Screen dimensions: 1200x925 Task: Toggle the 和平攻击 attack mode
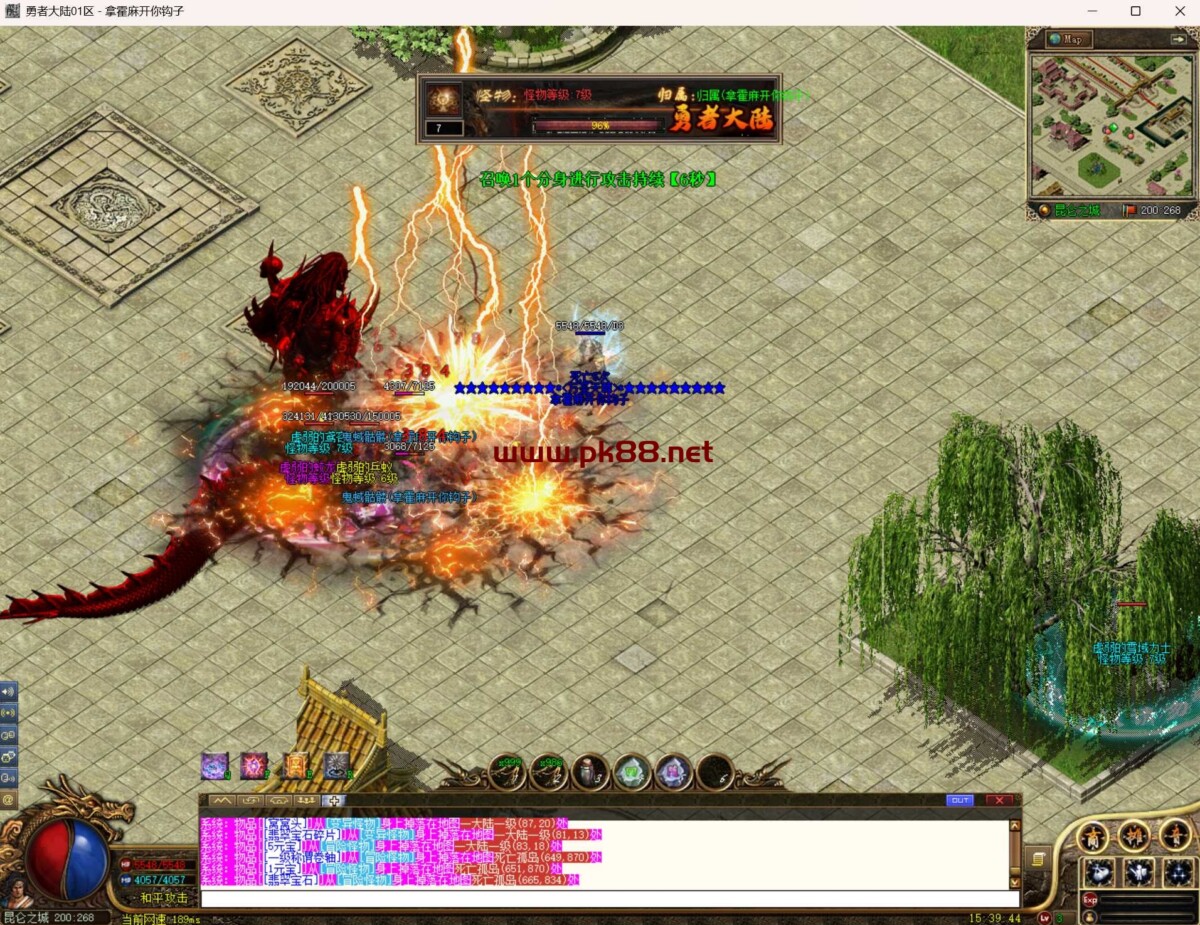[x=164, y=898]
